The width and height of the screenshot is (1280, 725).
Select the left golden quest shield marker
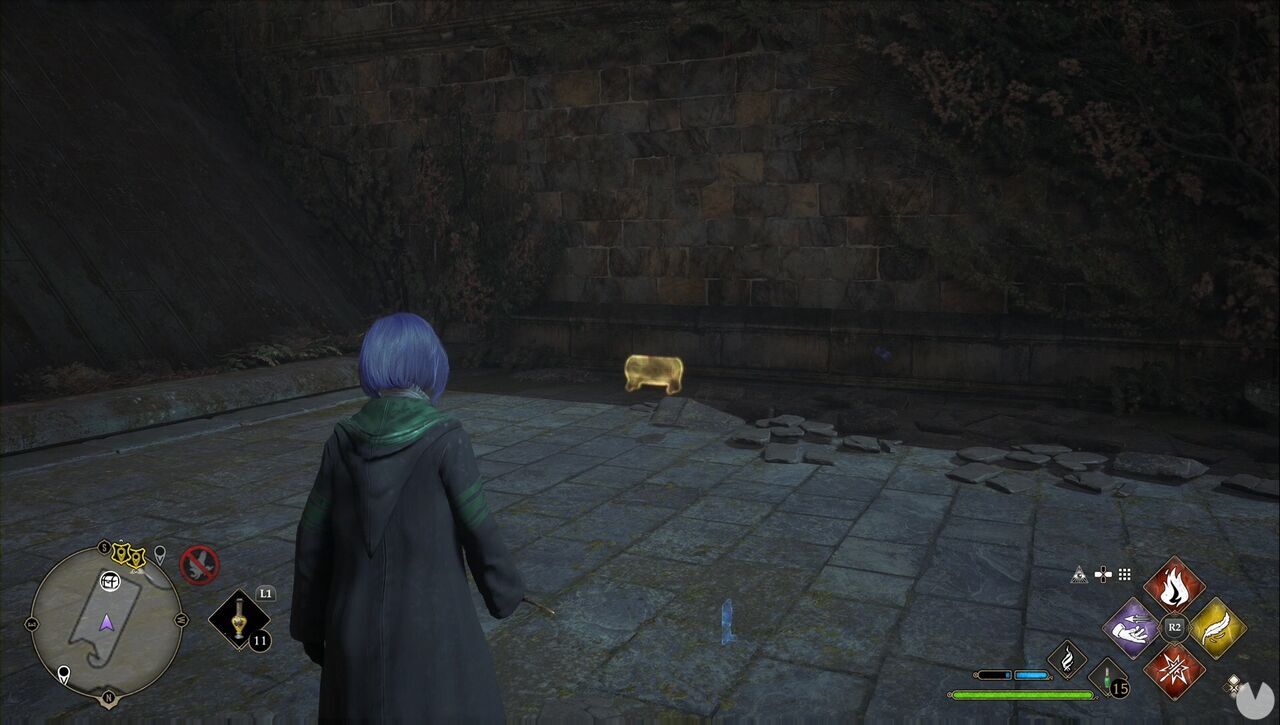point(123,553)
